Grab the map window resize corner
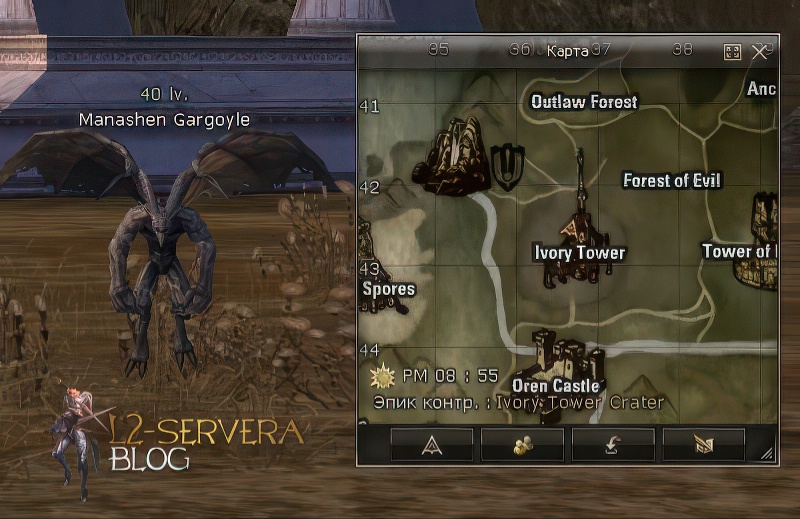 (767, 453)
